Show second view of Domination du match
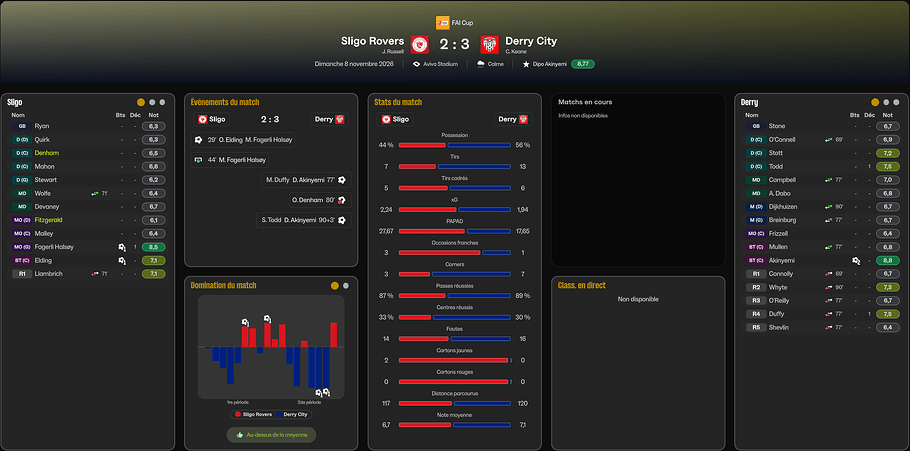Viewport: 910px width, 451px height. pos(346,286)
